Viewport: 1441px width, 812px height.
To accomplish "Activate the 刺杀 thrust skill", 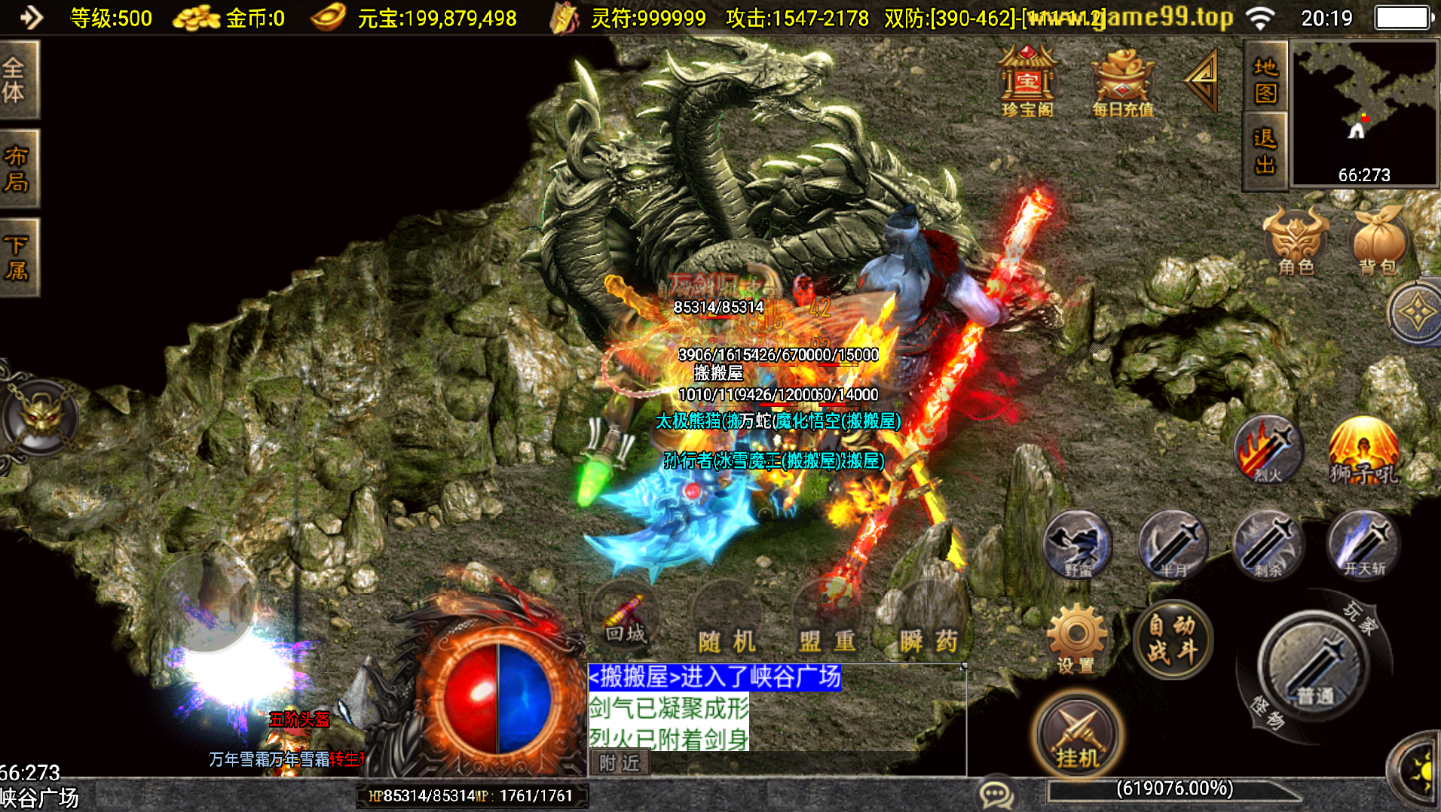I will point(1268,545).
